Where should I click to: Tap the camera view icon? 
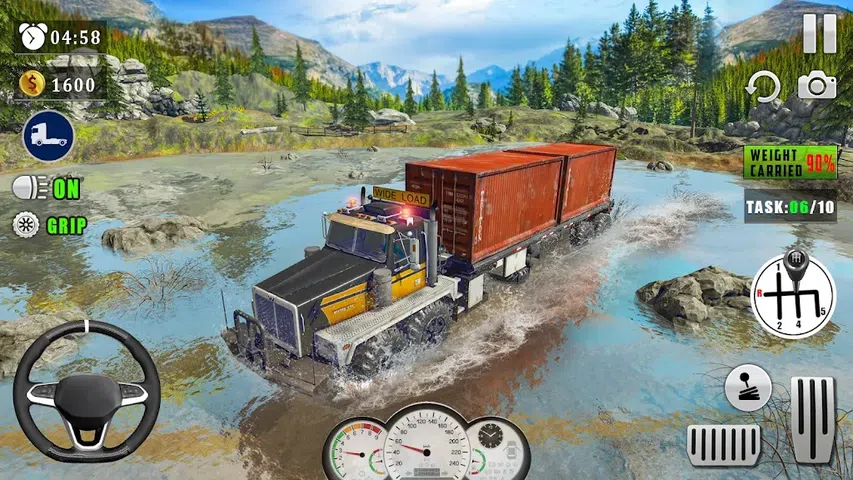tap(817, 86)
